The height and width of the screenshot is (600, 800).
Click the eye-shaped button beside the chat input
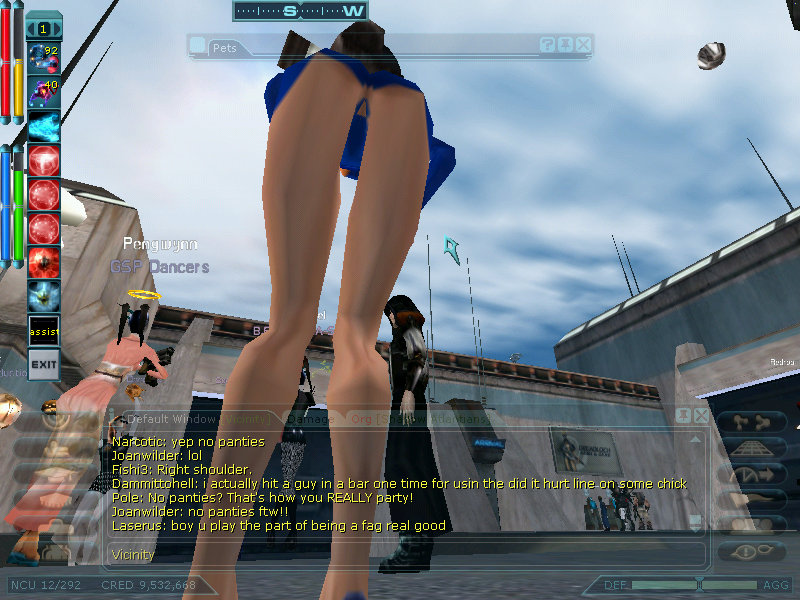point(743,552)
